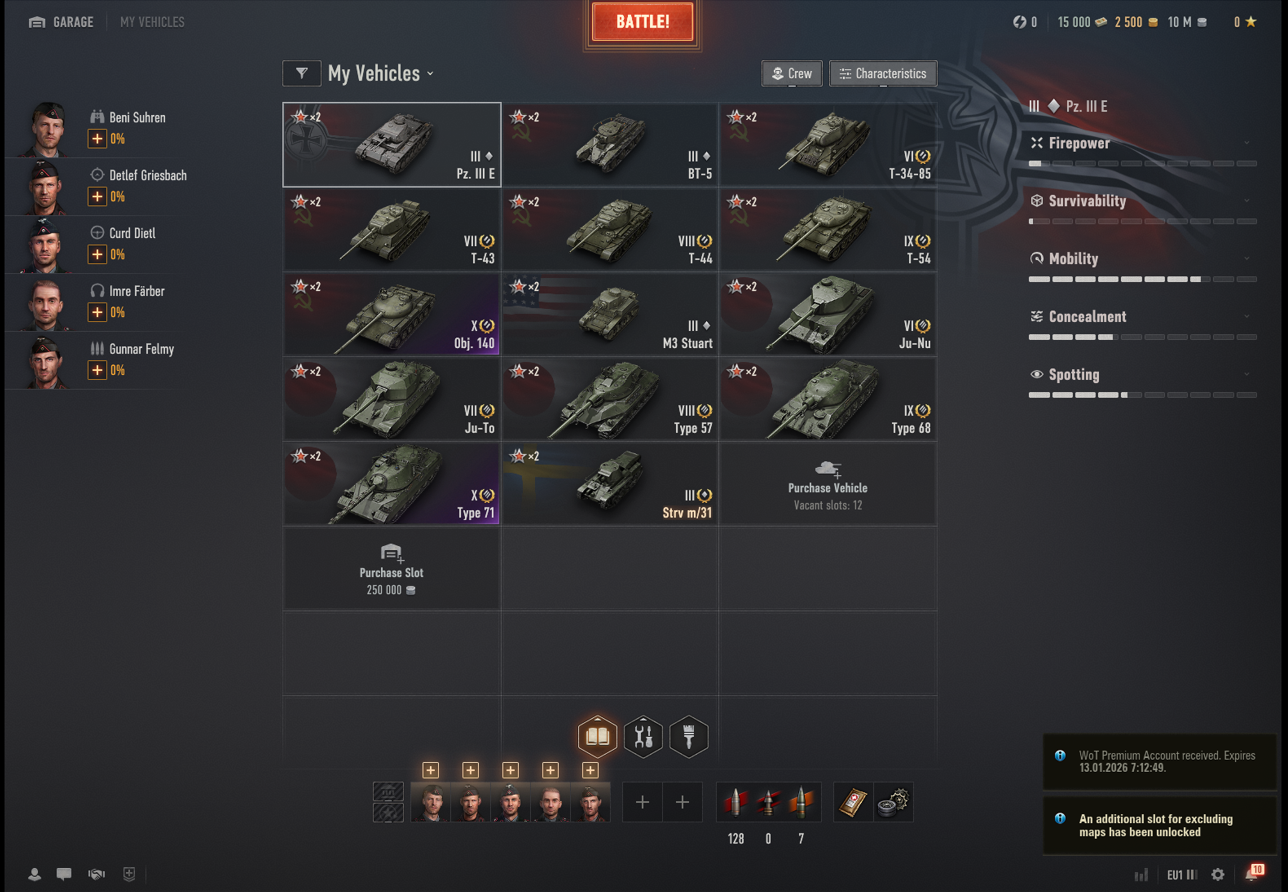The height and width of the screenshot is (892, 1288).
Task: Open the Garage tab
Action: coord(61,22)
